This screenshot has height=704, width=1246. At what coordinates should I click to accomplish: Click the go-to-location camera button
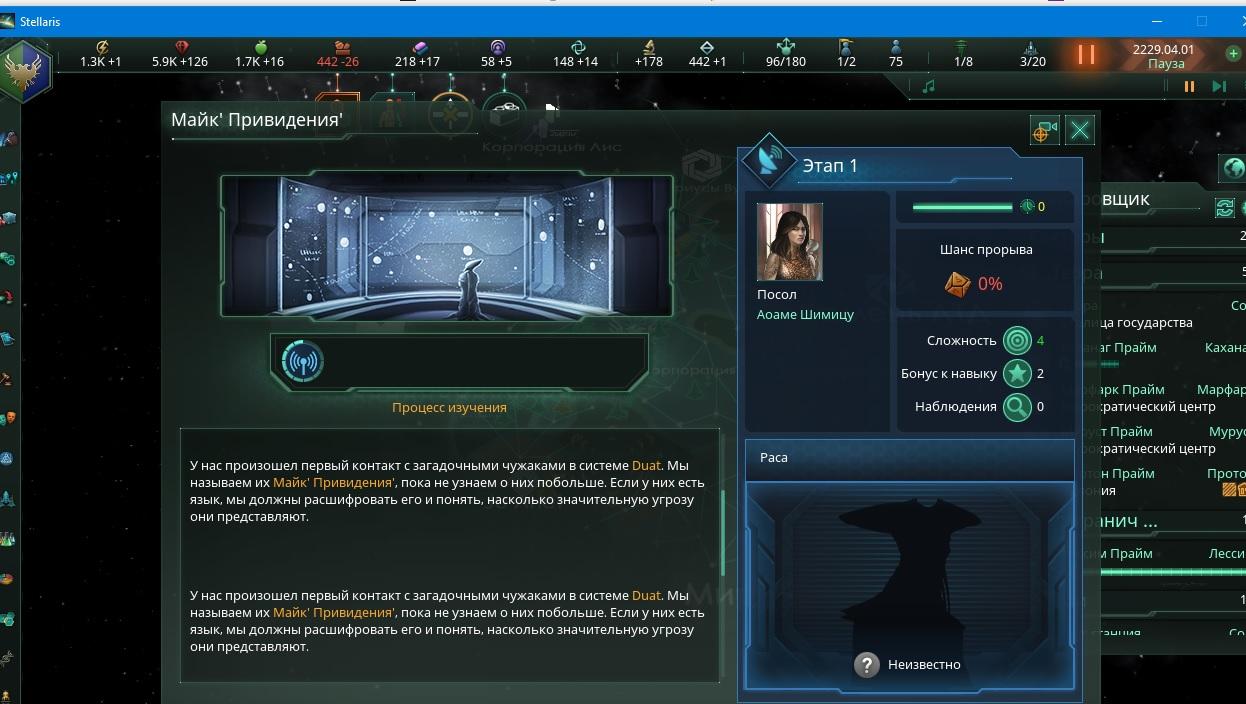click(x=1044, y=130)
